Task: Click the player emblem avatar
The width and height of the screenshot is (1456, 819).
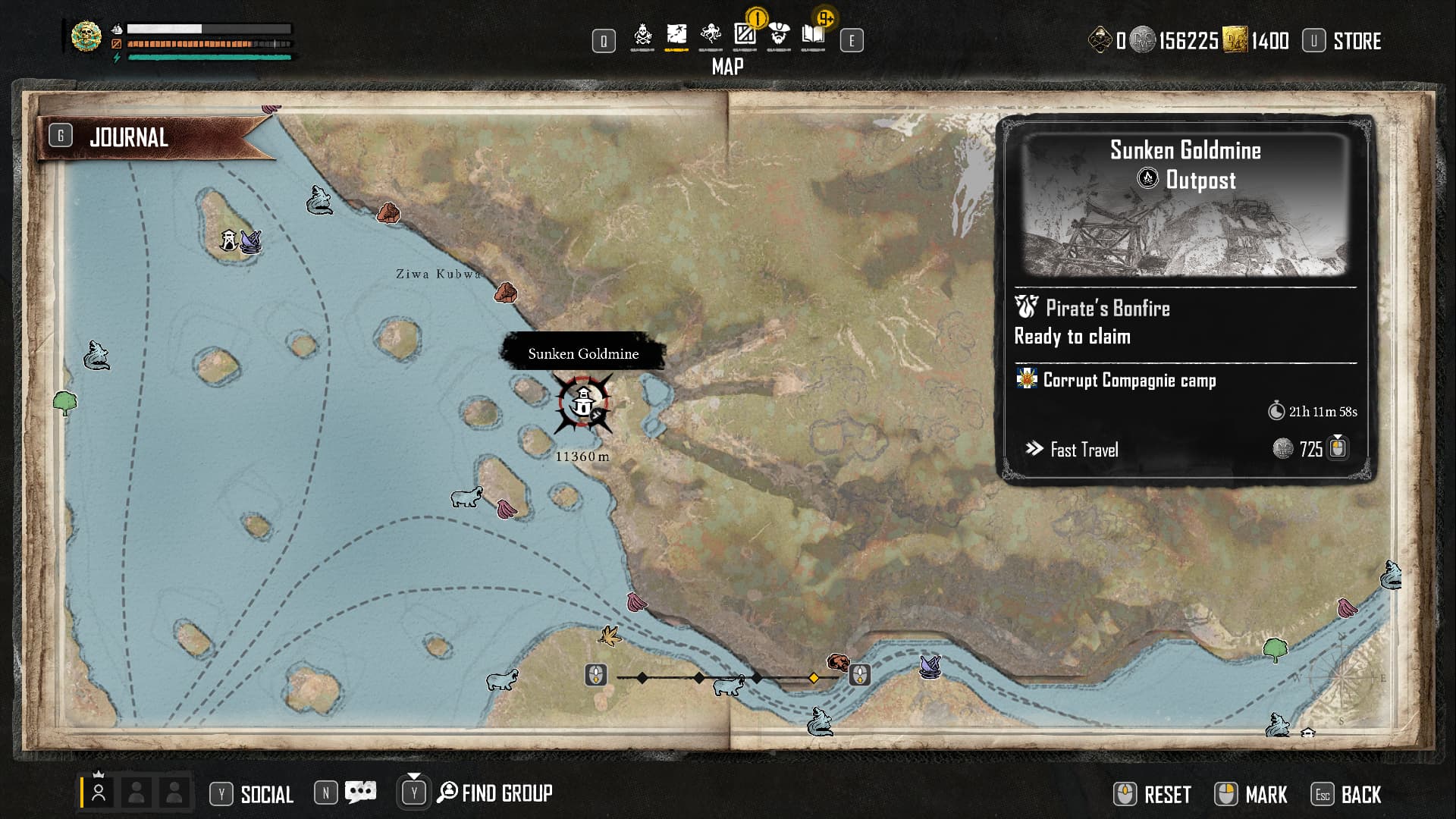Action: tap(86, 36)
